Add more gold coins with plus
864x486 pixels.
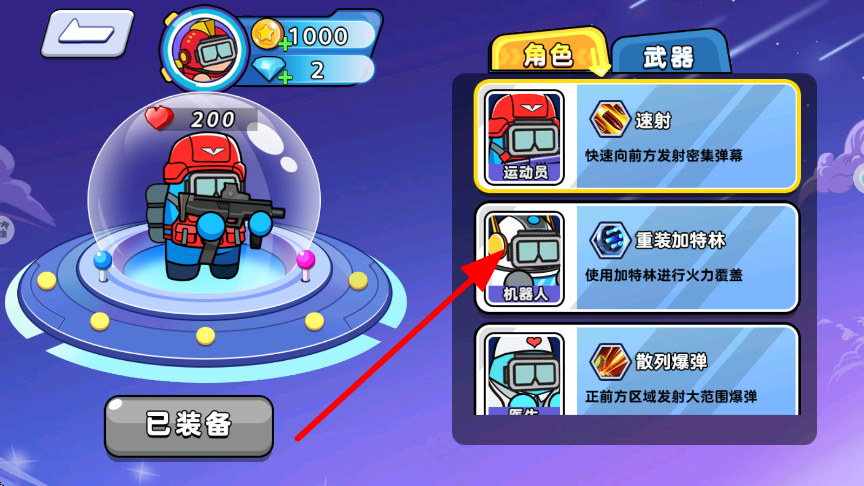coord(285,42)
